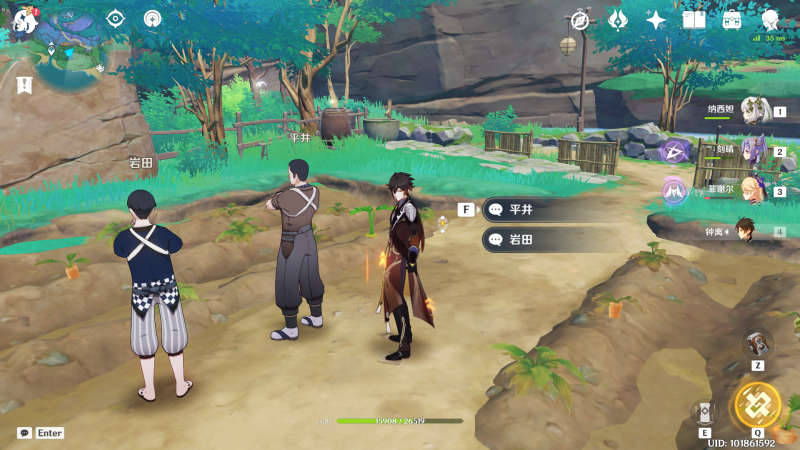Open the character screen head icon
The width and height of the screenshot is (800, 450).
pyautogui.click(x=770, y=20)
